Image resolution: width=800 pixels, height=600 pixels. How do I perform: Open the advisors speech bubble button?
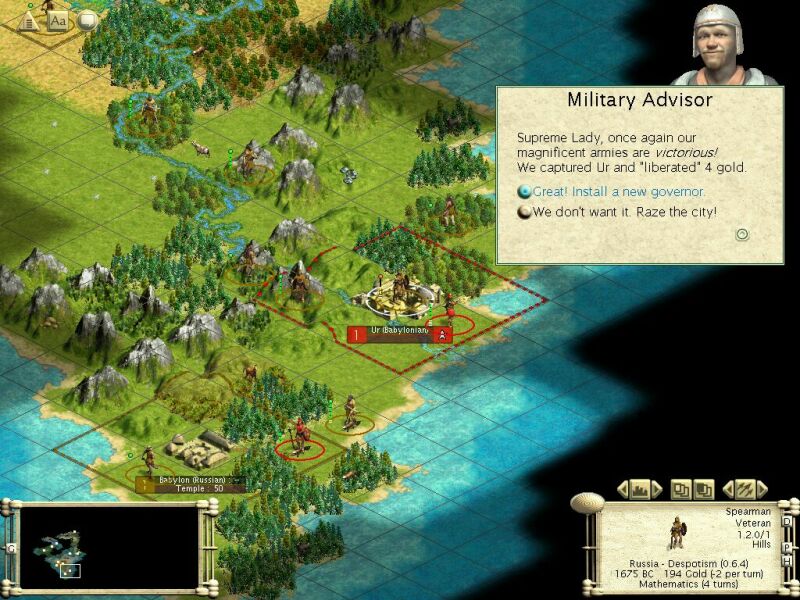coord(87,20)
